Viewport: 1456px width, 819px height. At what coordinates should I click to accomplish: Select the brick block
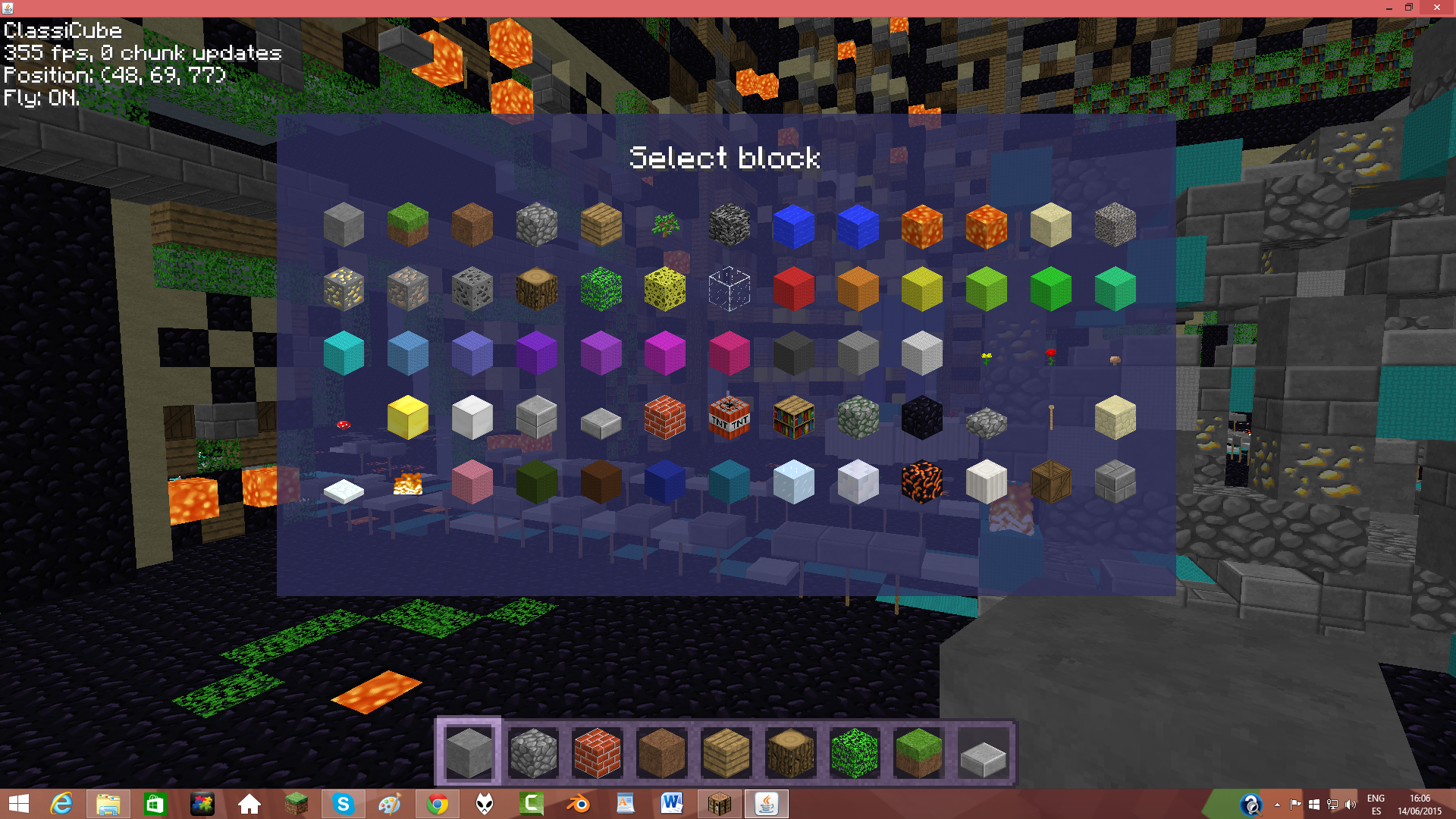click(665, 419)
